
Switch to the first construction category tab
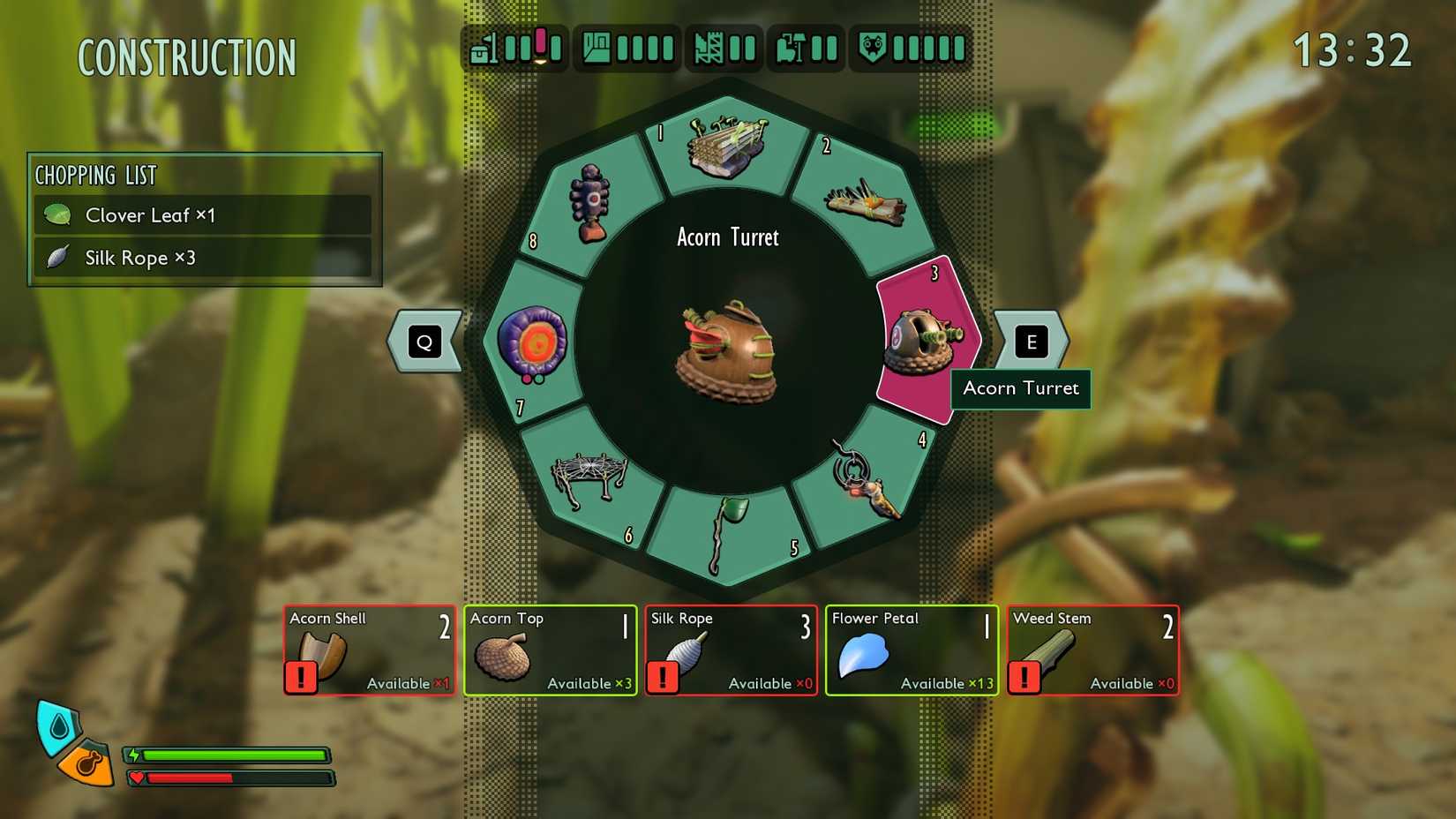pyautogui.click(x=516, y=48)
